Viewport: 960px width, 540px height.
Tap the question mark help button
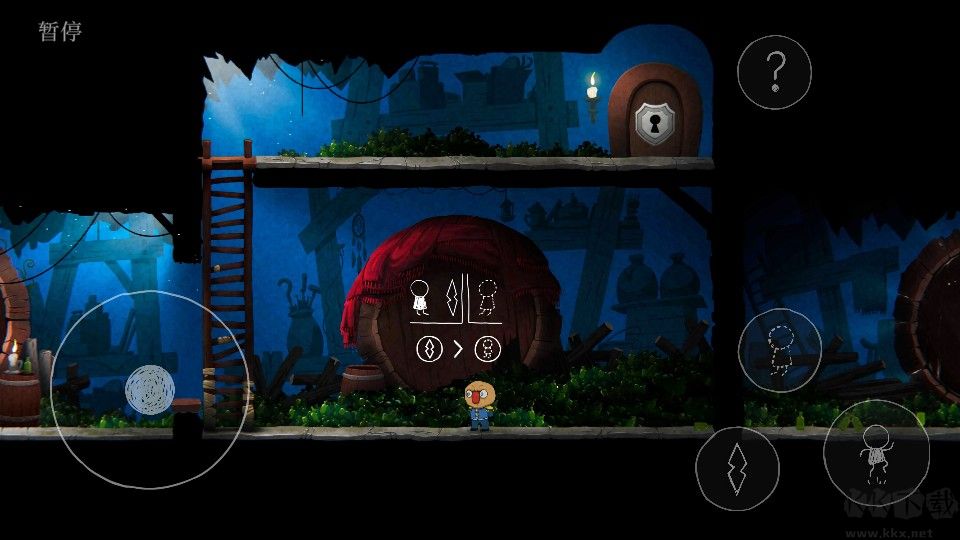coord(774,72)
